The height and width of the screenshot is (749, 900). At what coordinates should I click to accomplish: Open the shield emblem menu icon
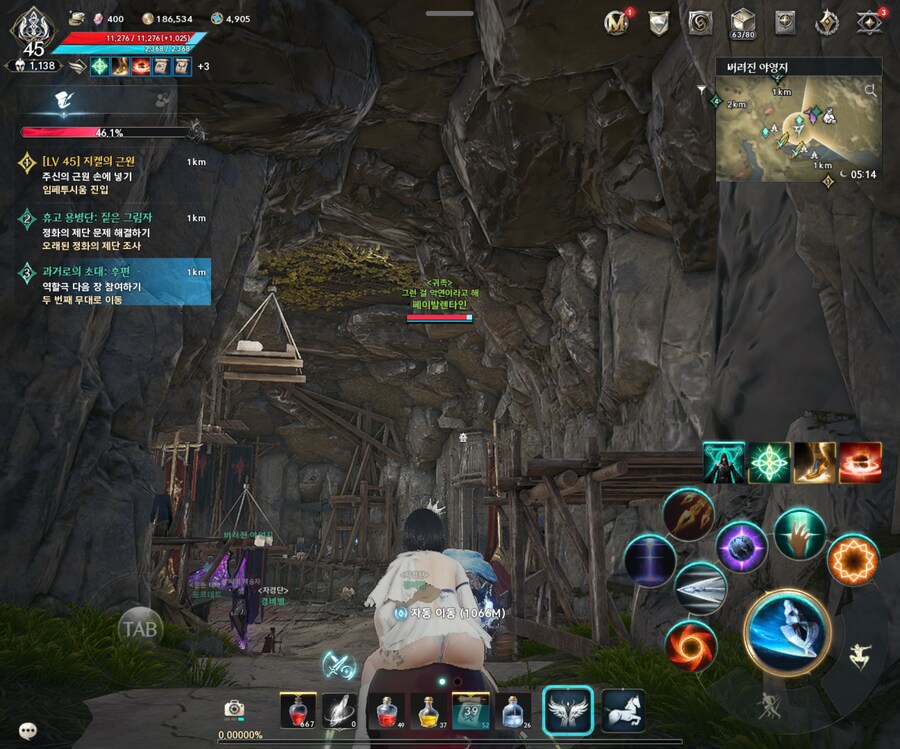(658, 22)
